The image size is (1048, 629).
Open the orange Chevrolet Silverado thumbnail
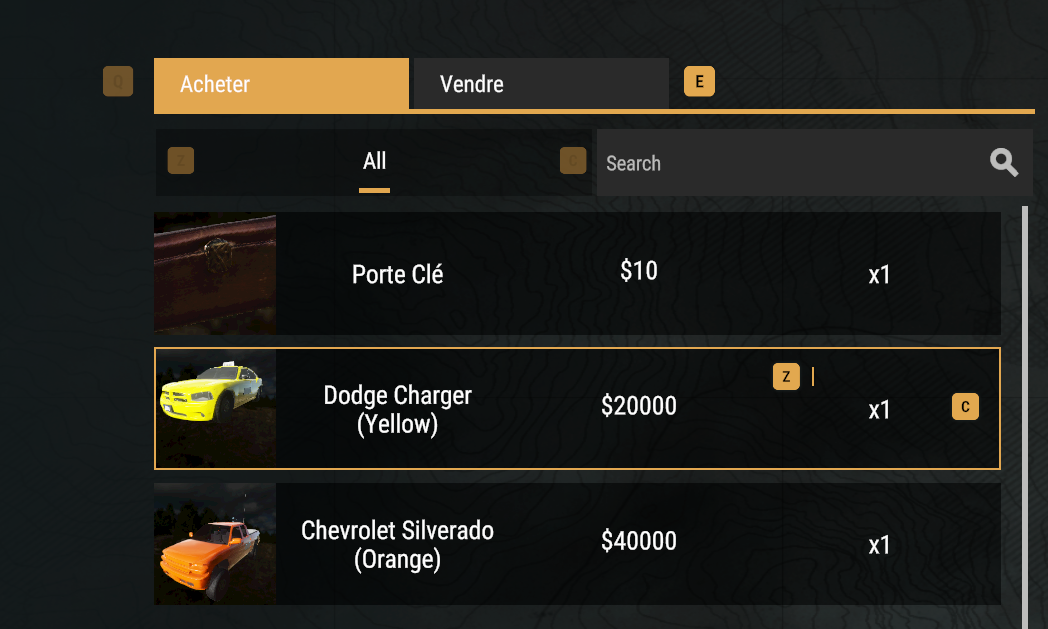[x=215, y=544]
